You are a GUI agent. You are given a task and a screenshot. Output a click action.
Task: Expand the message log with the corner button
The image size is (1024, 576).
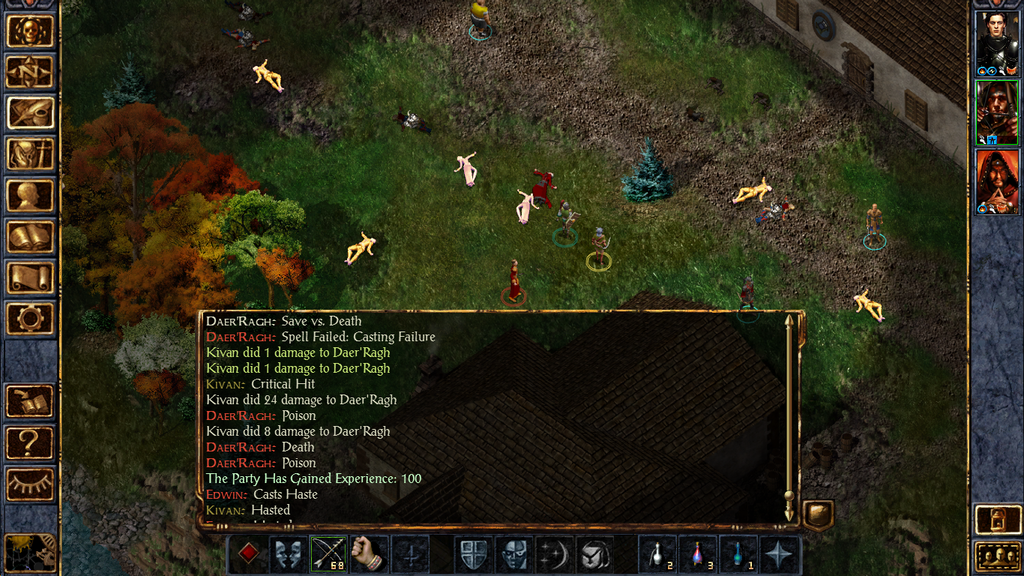coord(818,514)
